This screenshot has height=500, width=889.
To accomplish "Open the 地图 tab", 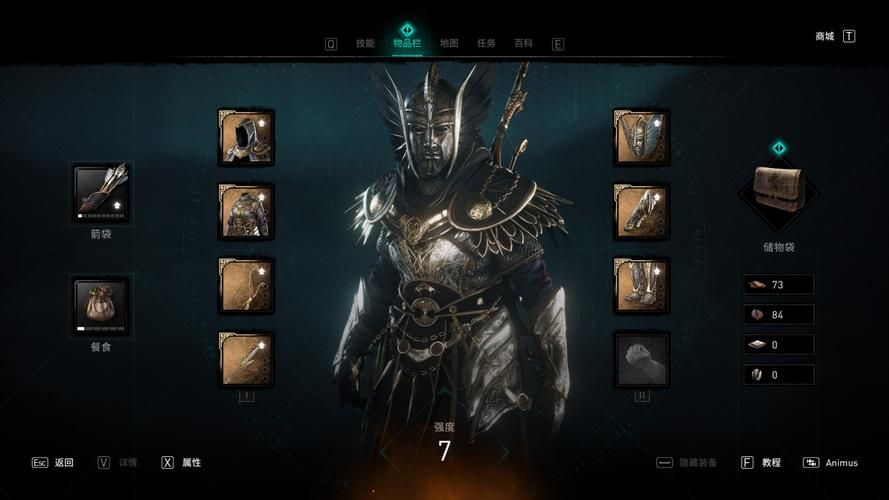I will (449, 43).
